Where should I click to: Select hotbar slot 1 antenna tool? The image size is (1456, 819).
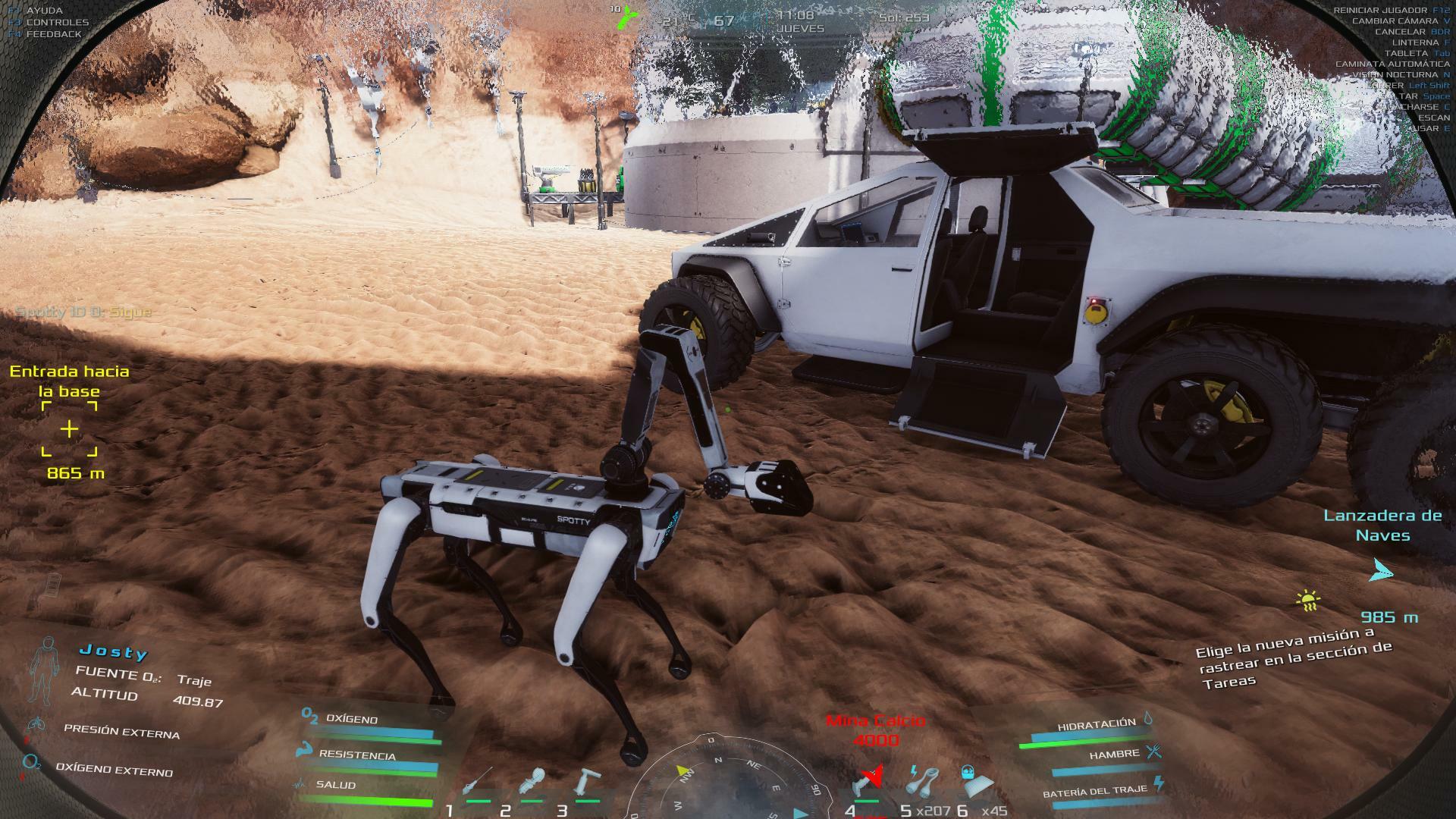(x=477, y=783)
